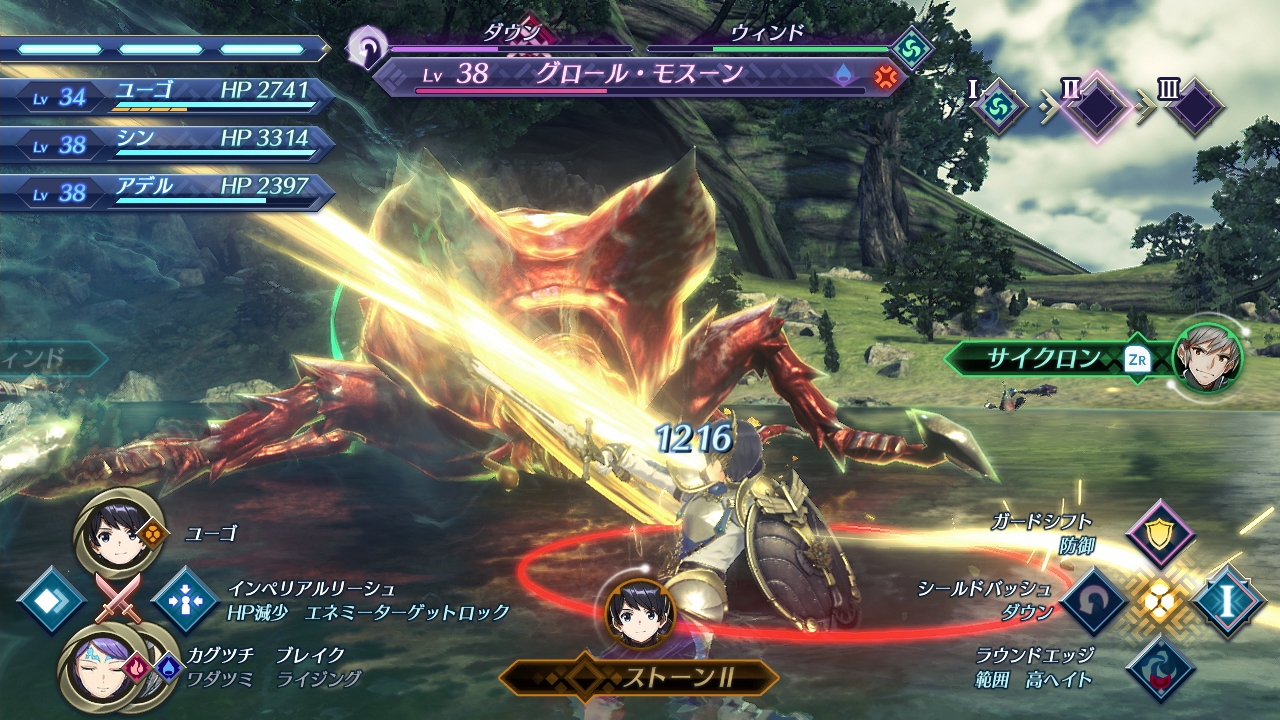Select the stage I wind combo node

click(997, 106)
